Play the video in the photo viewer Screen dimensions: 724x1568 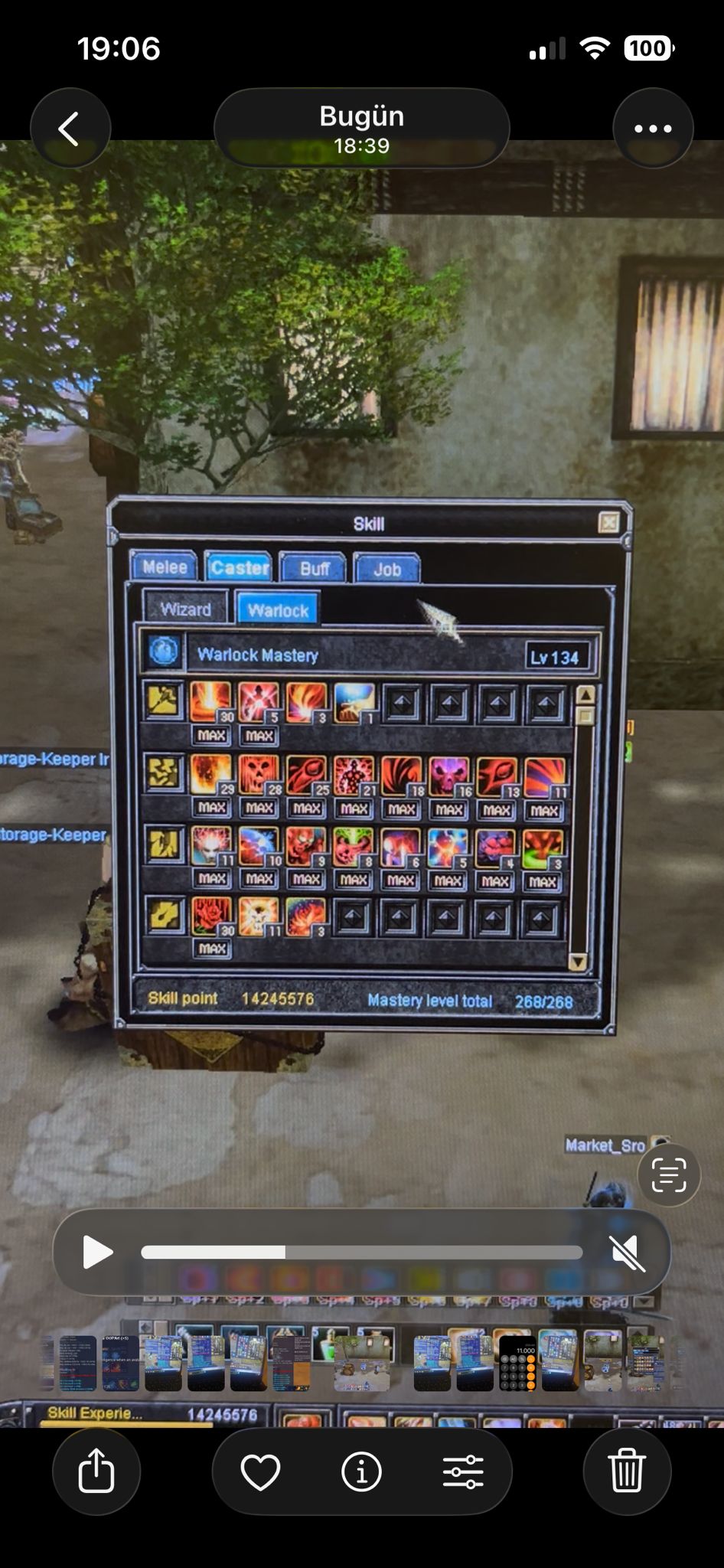click(x=97, y=1253)
